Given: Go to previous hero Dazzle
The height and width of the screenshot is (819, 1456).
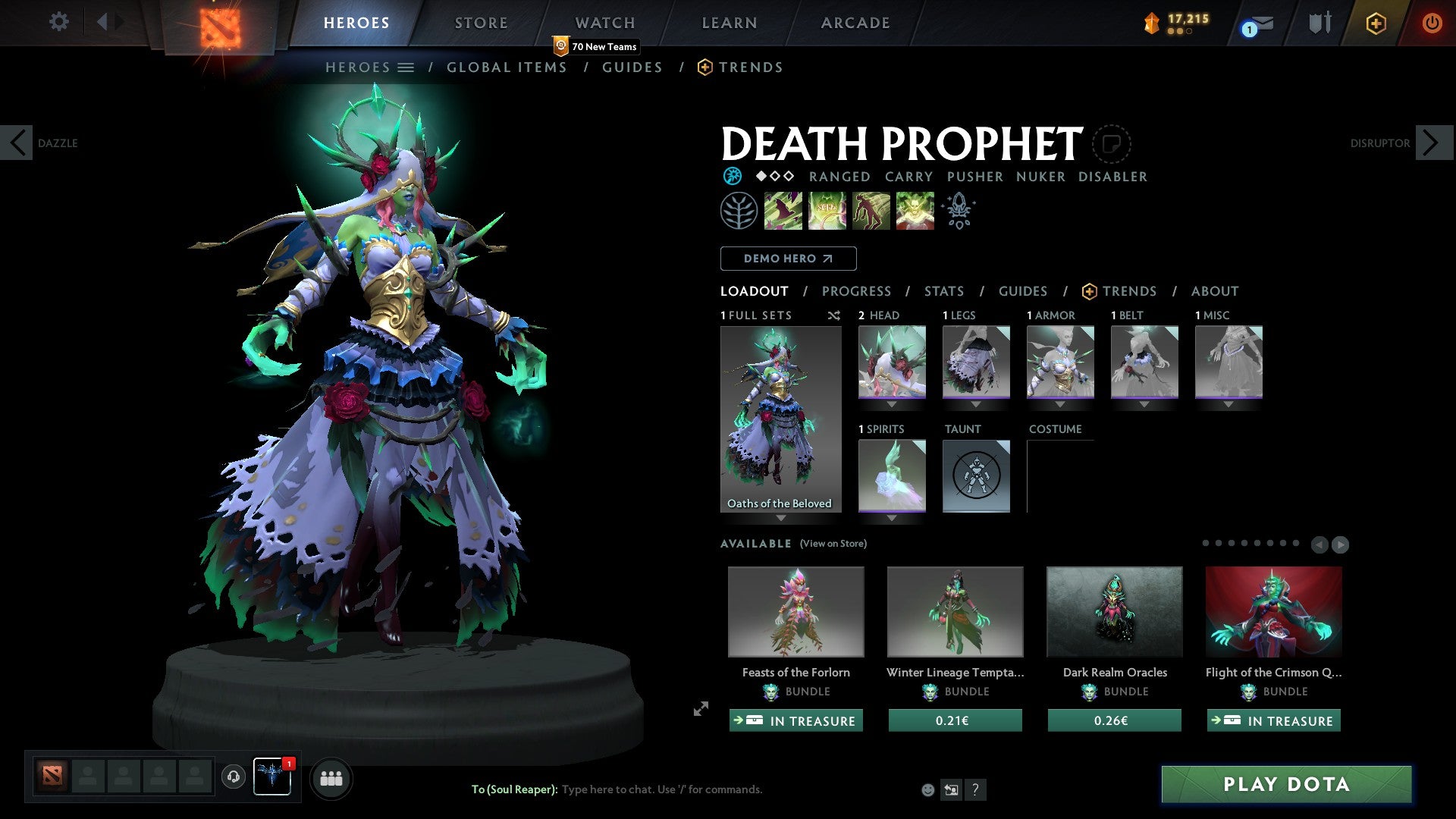Looking at the screenshot, I should (x=17, y=143).
